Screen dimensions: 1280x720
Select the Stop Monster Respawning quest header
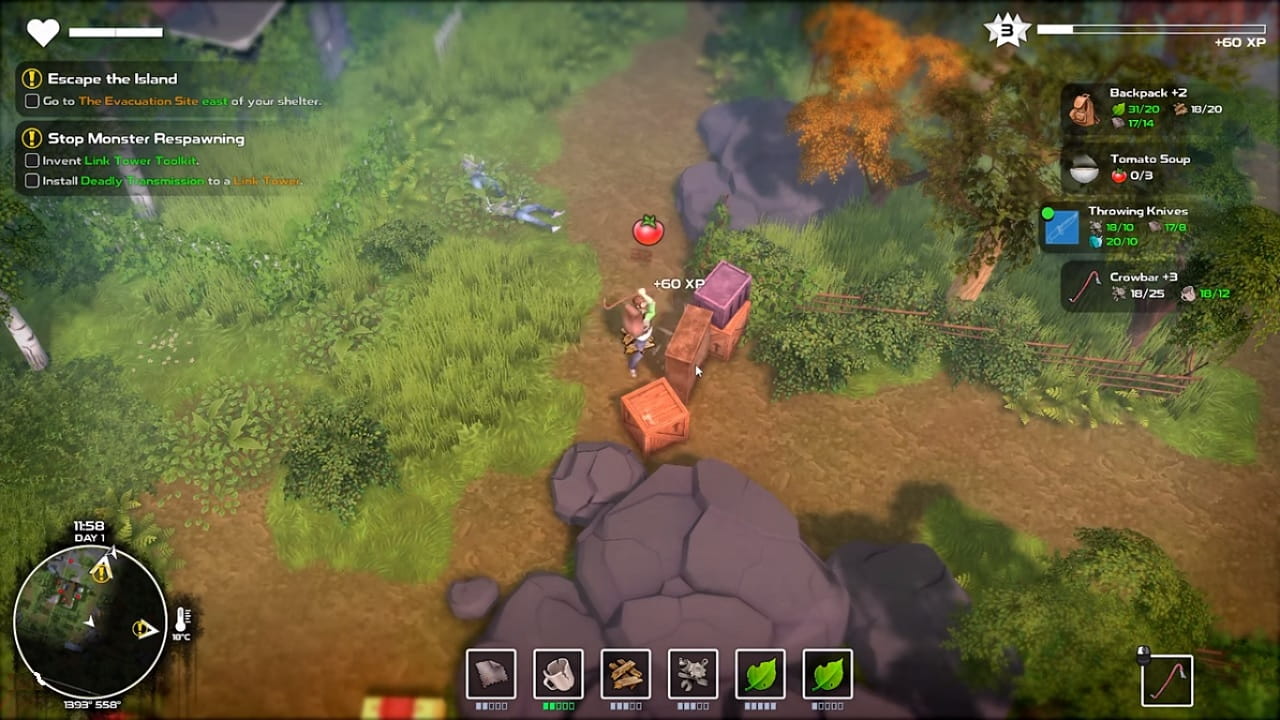click(145, 139)
